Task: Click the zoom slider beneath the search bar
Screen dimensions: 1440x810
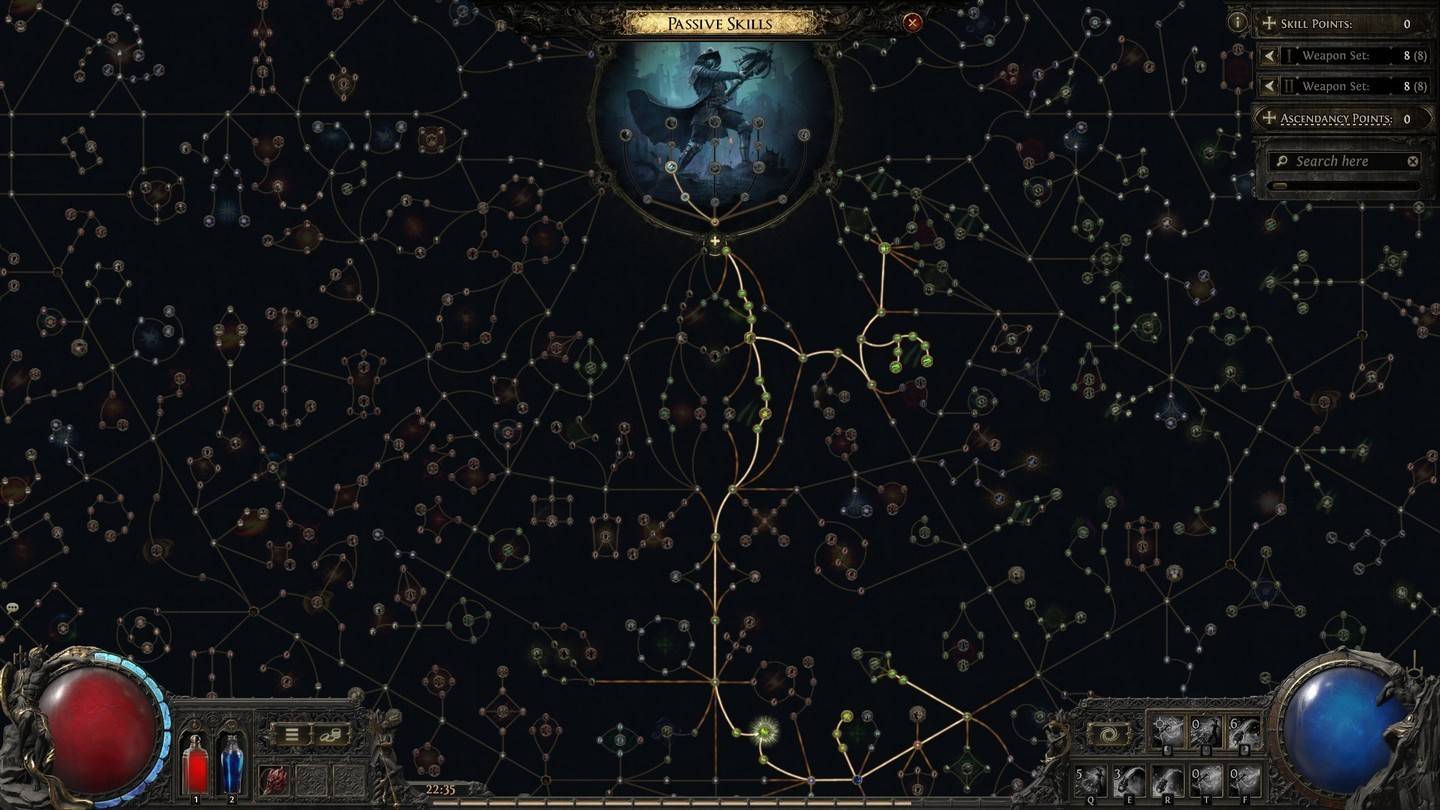Action: click(1280, 185)
